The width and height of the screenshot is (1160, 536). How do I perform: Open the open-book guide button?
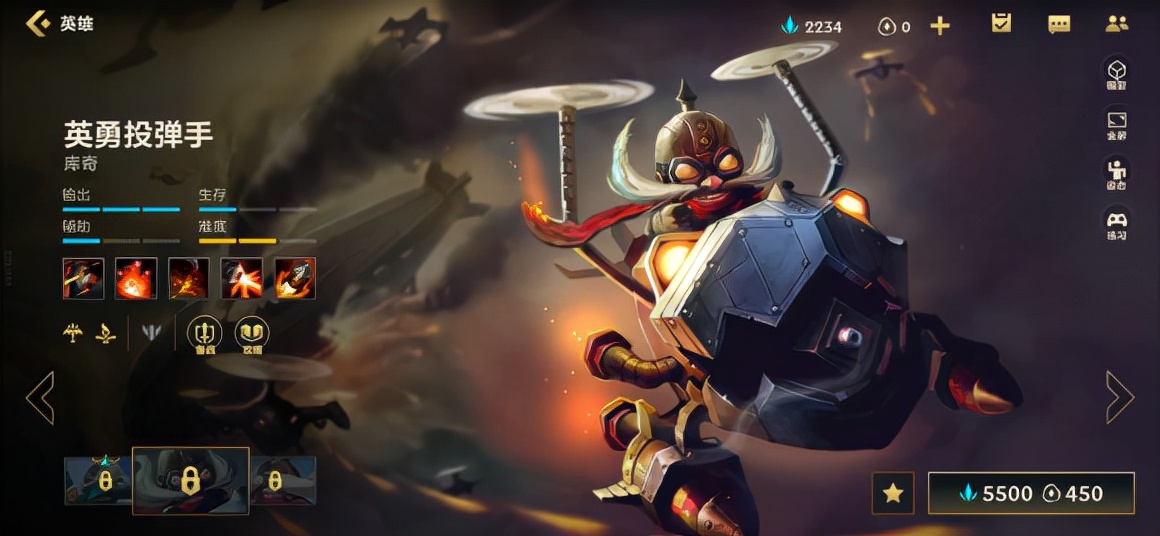tap(251, 335)
